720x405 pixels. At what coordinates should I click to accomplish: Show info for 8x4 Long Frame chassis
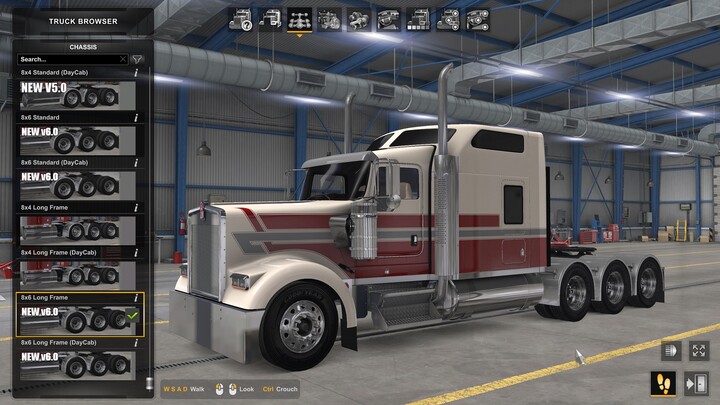(136, 208)
